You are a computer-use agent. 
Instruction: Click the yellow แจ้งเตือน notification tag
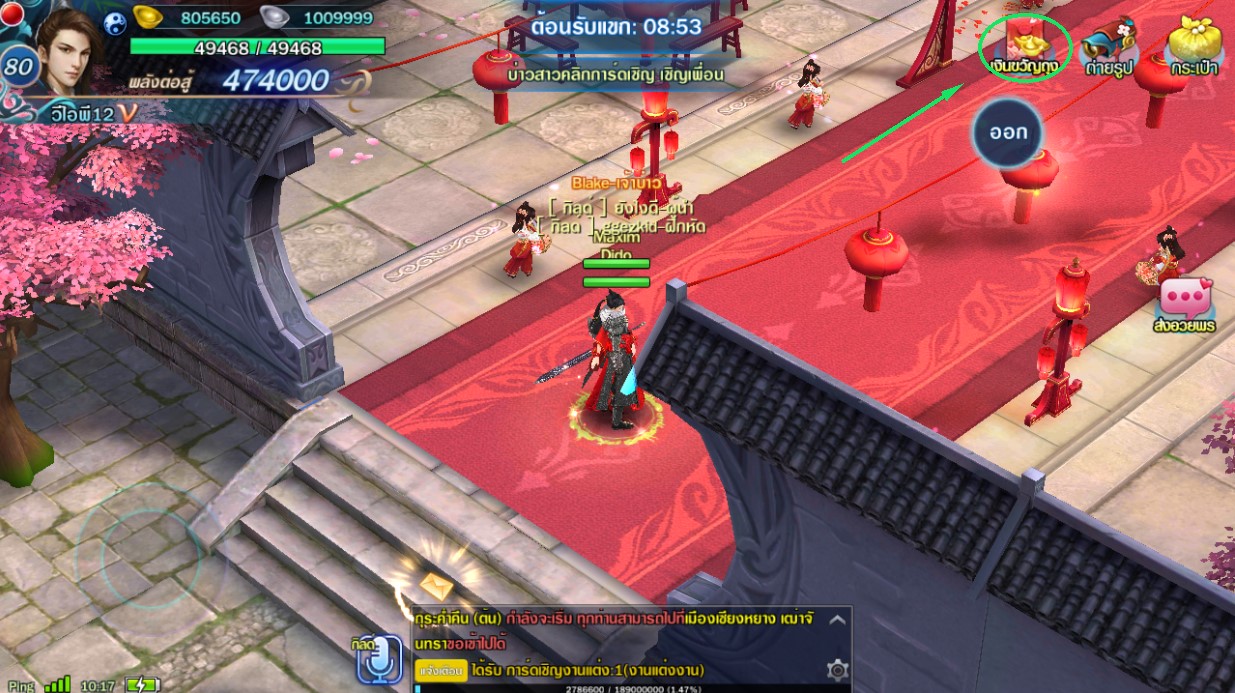tap(440, 669)
